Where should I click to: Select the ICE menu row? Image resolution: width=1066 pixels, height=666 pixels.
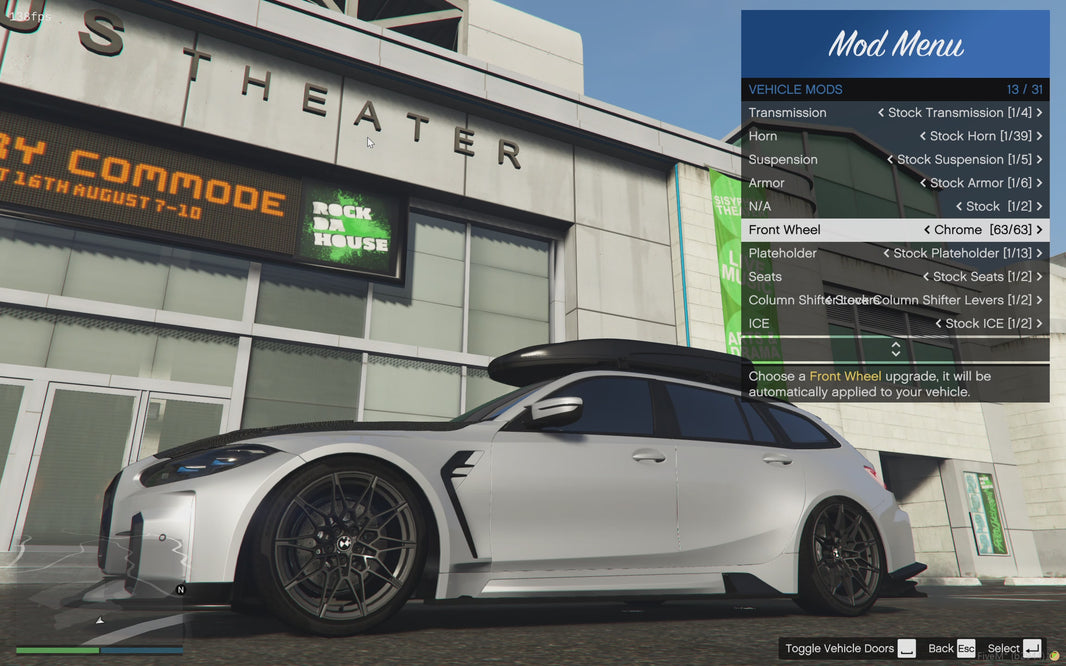[x=895, y=324]
